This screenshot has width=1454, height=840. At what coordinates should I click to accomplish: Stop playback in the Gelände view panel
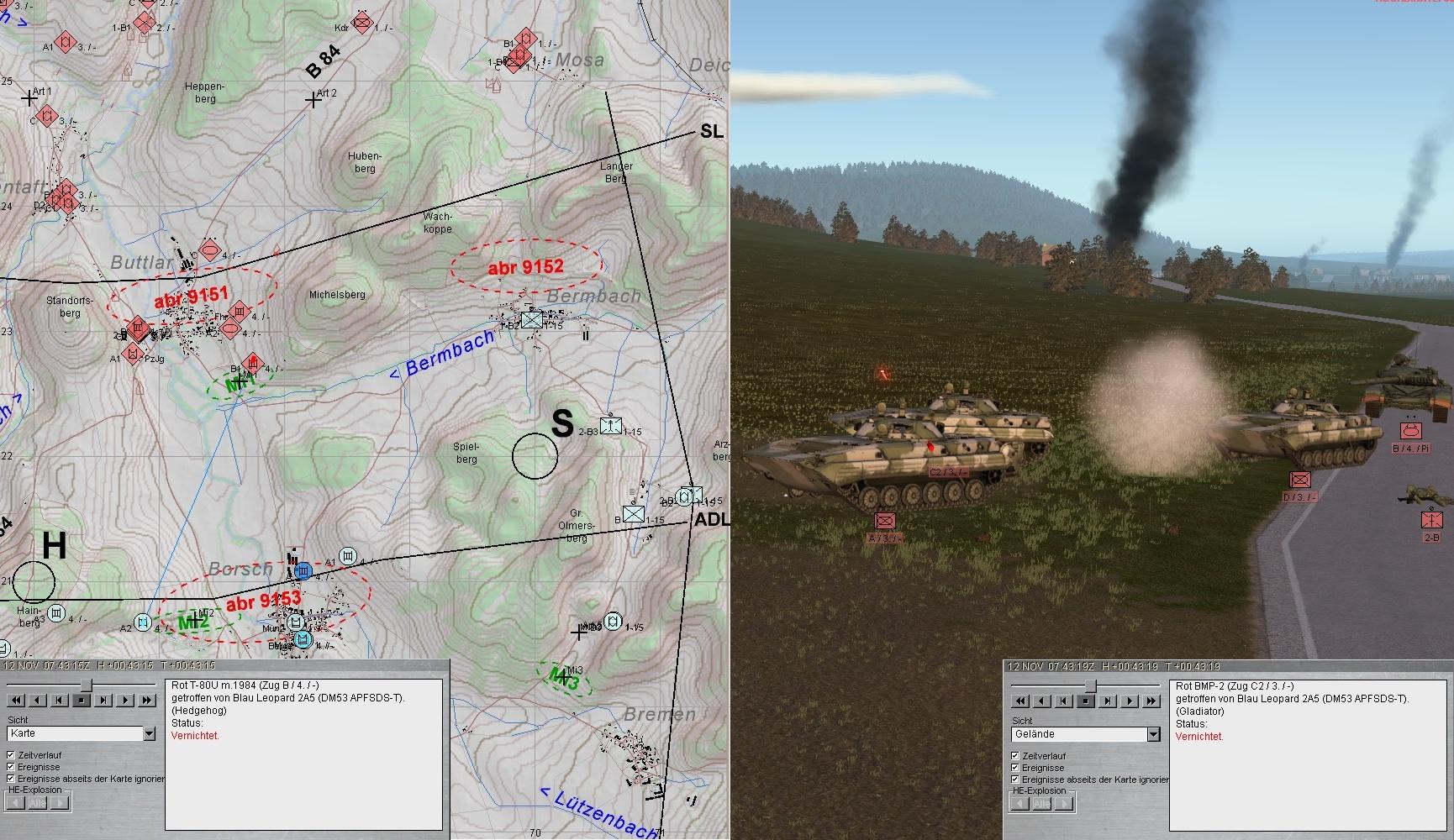[x=1086, y=701]
